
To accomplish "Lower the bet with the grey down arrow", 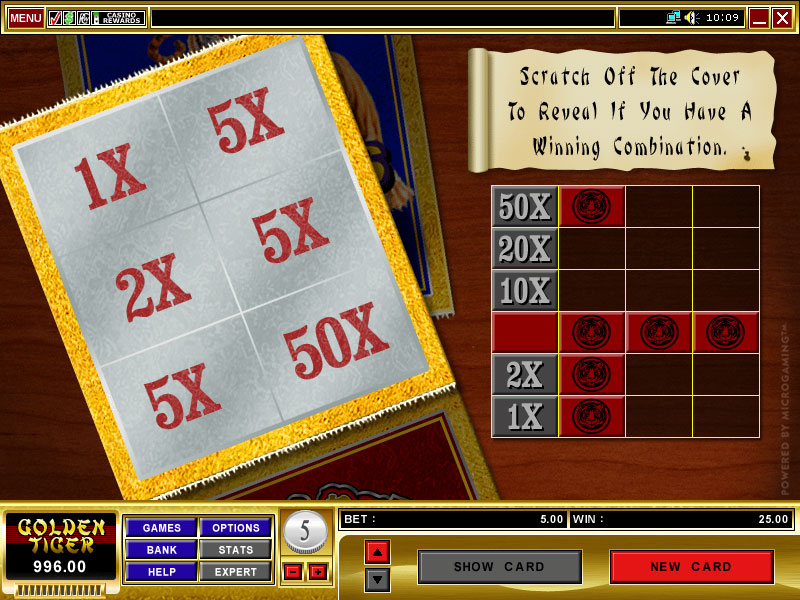I will click(x=377, y=579).
